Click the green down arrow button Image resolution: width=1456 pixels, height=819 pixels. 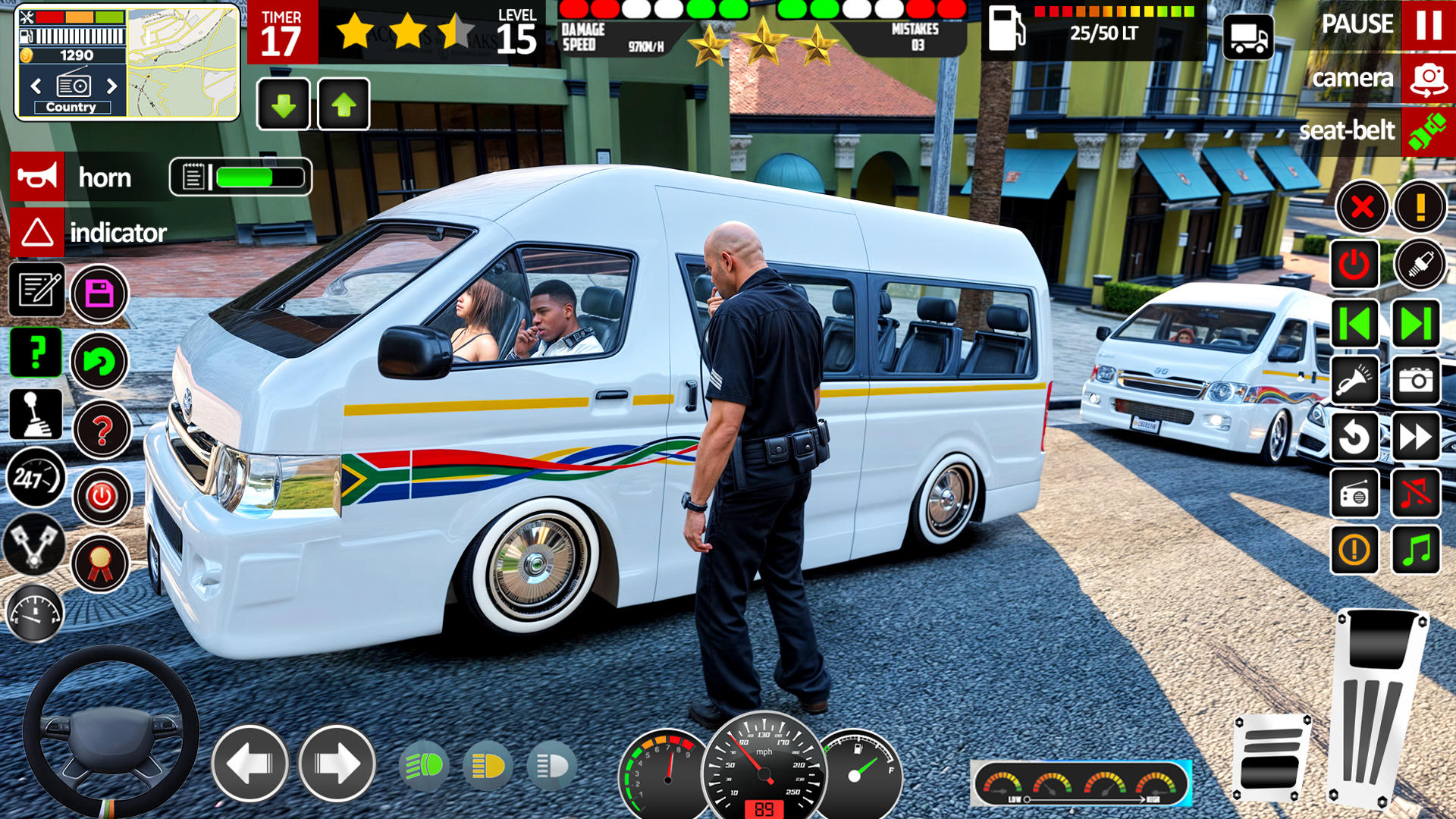[284, 105]
